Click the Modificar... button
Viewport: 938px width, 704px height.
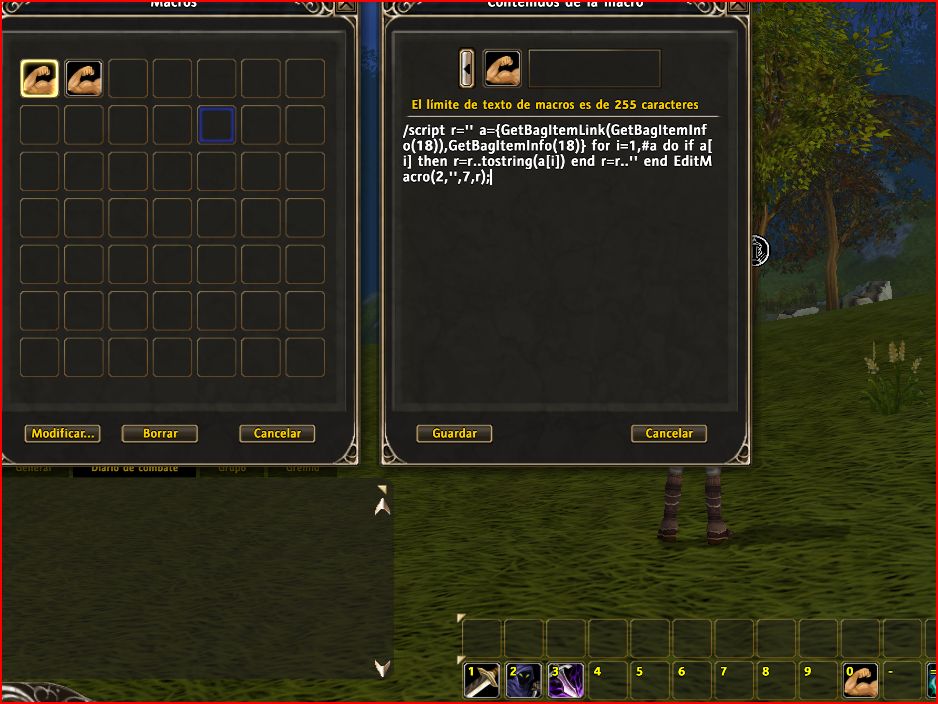(62, 434)
